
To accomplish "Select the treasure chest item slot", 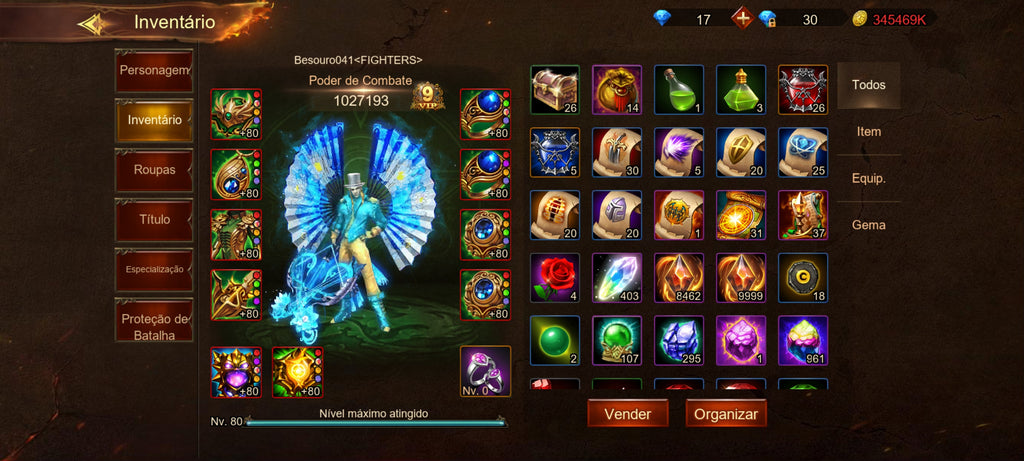I will pos(555,90).
